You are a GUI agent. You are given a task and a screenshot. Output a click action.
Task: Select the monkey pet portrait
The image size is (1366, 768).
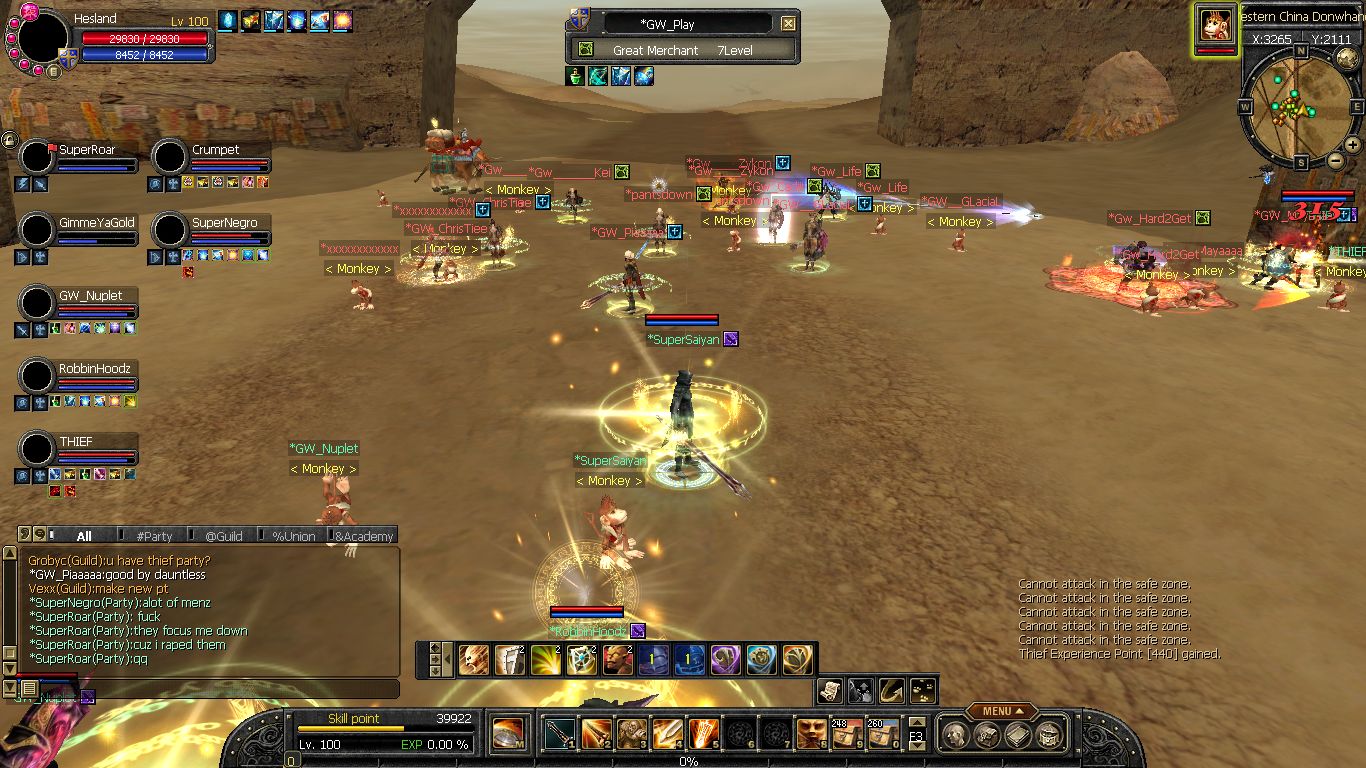(x=1215, y=27)
